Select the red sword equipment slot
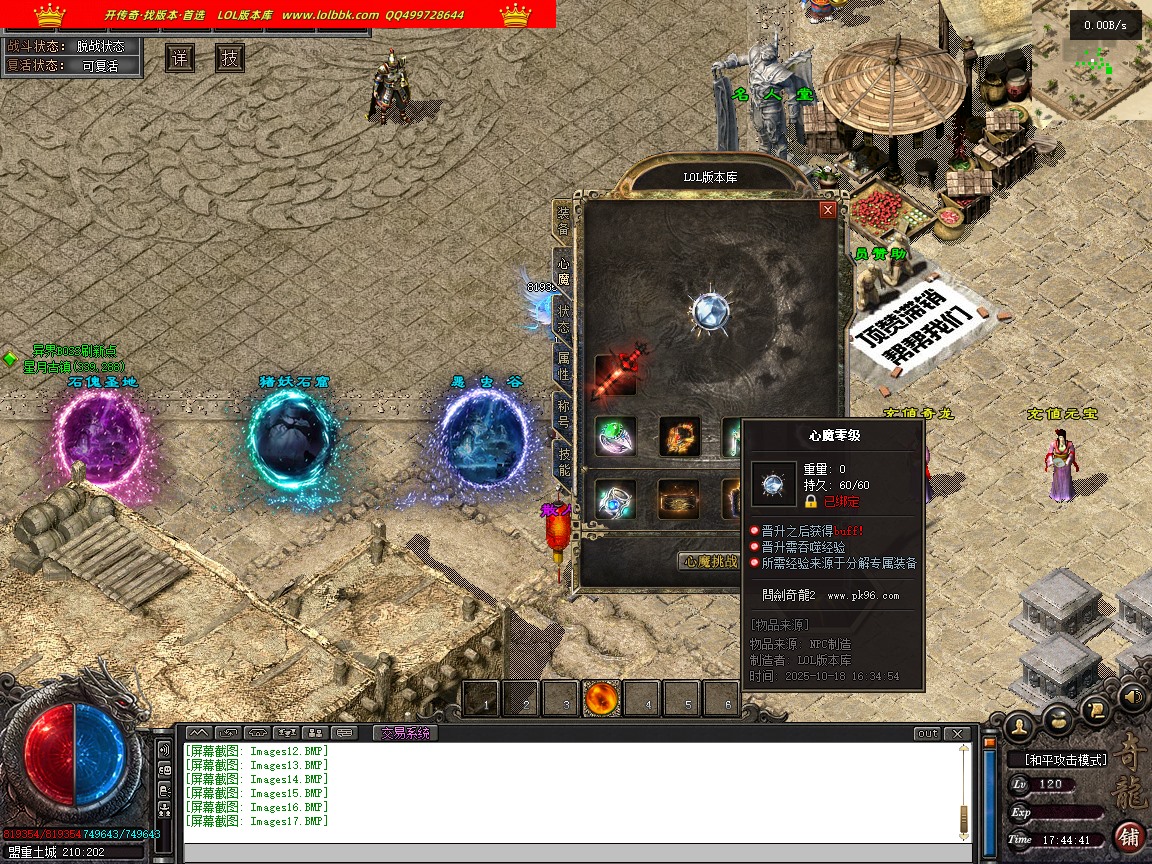Viewport: 1152px width, 864px height. coord(616,372)
